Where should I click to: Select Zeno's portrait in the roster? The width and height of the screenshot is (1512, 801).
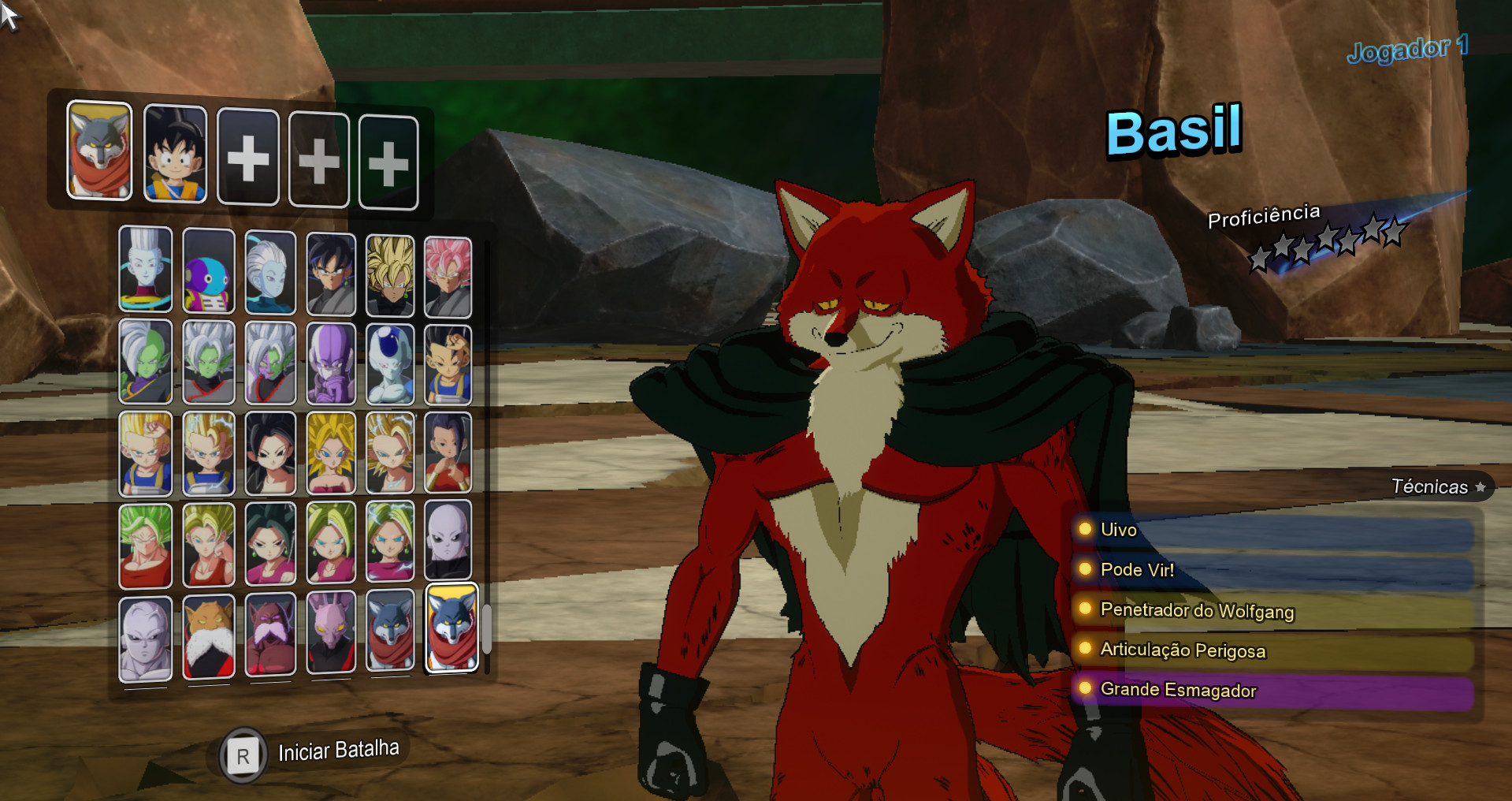pyautogui.click(x=208, y=272)
